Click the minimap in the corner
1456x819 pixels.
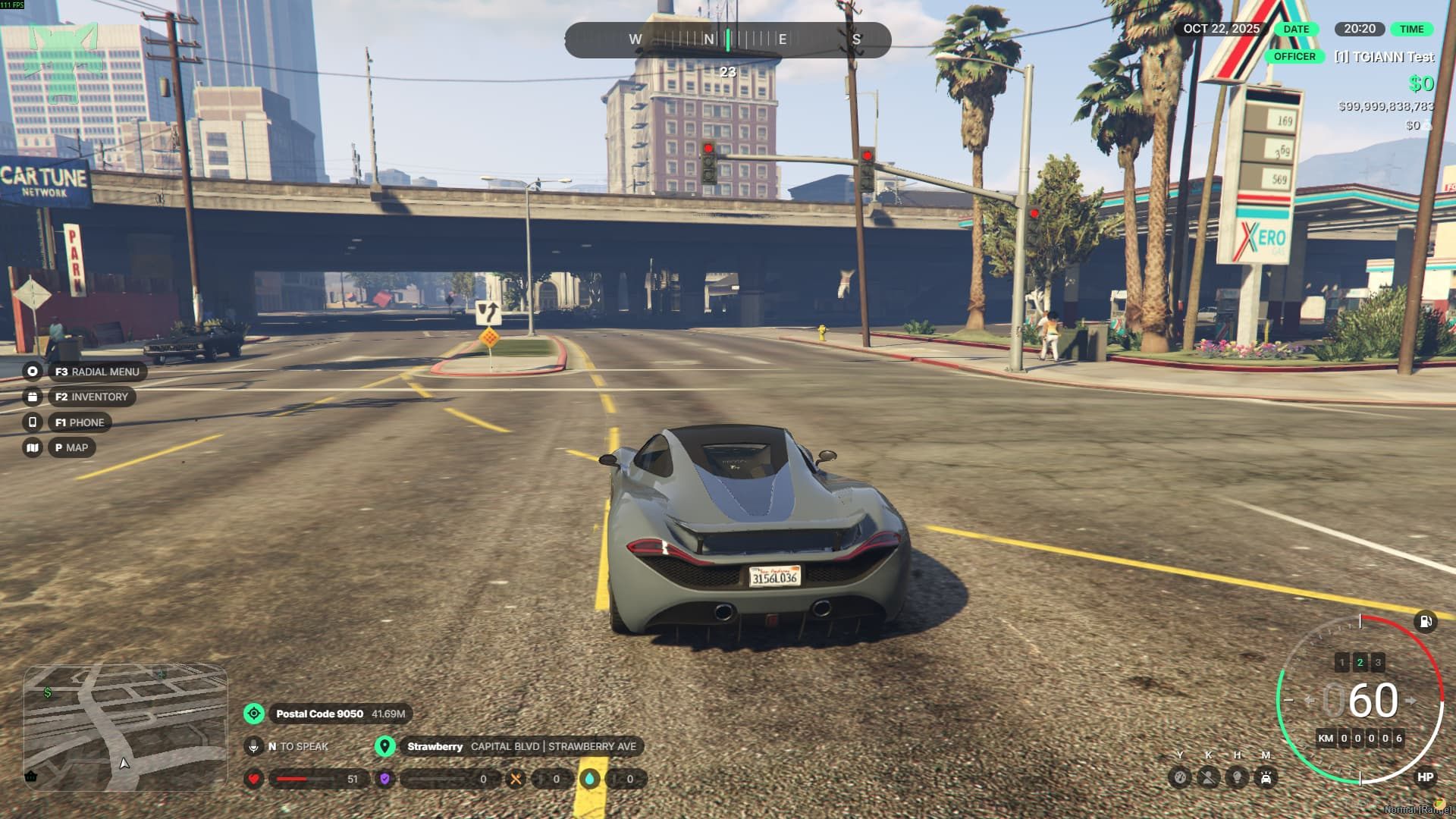point(126,726)
